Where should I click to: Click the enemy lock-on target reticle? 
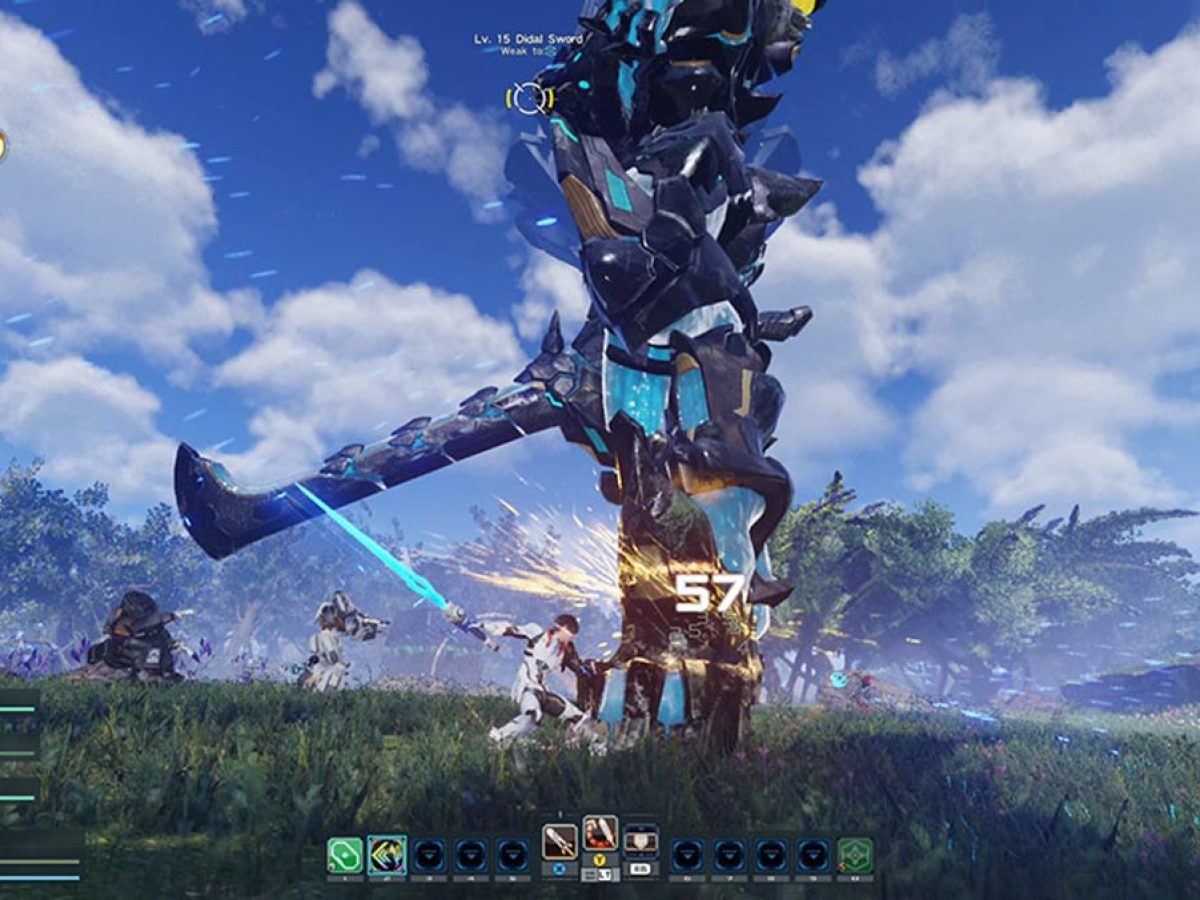pyautogui.click(x=529, y=98)
